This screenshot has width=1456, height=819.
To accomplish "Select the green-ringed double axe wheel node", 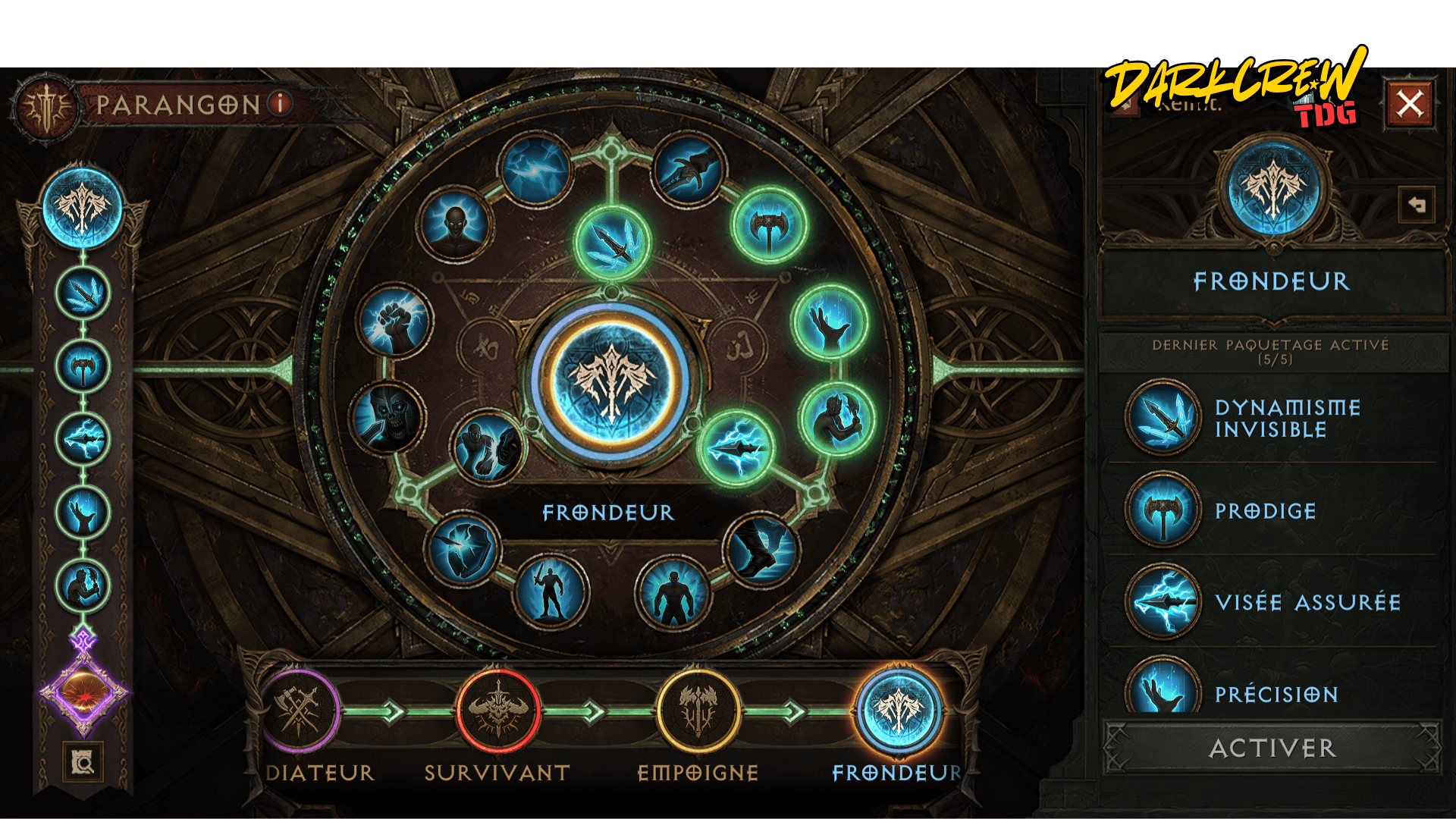I will 769,225.
